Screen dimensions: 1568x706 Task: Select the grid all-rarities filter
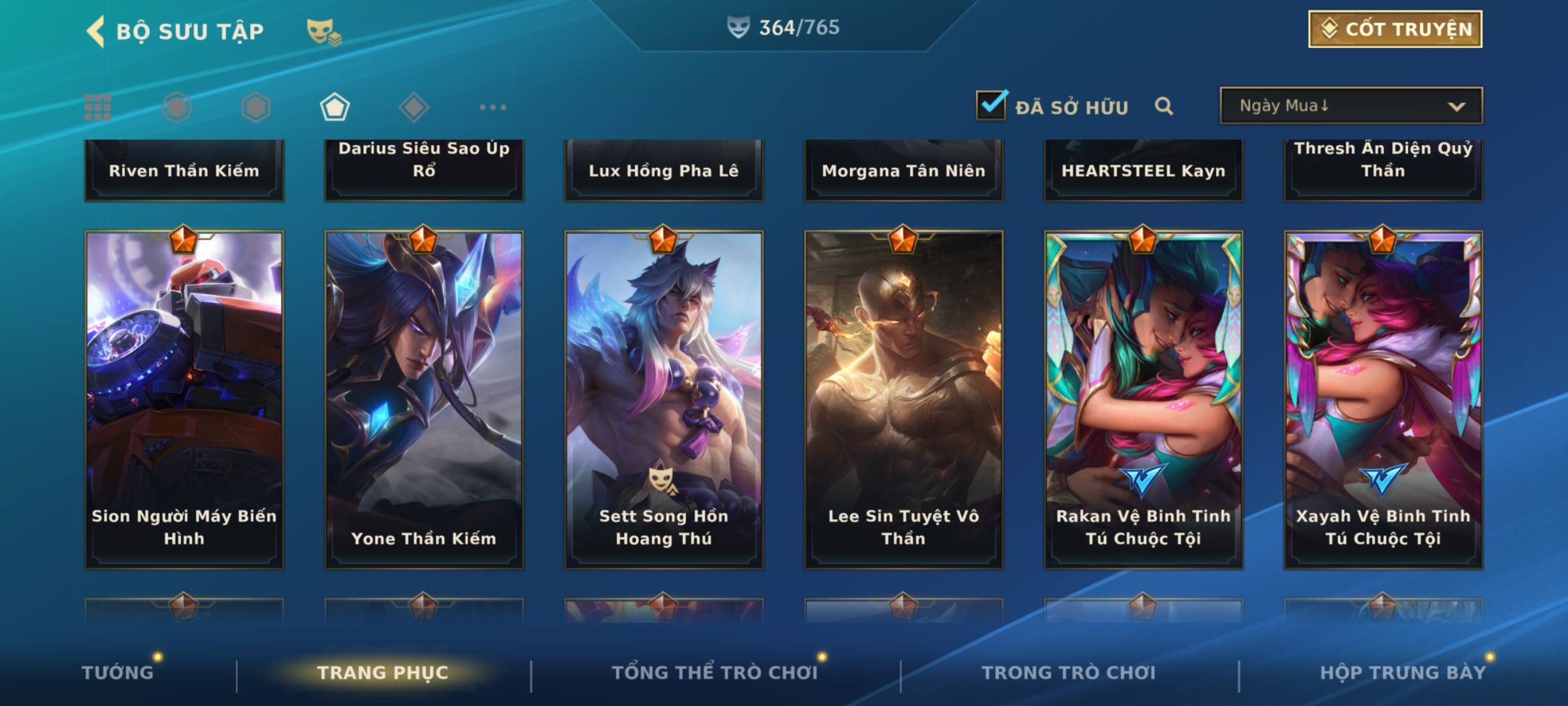pyautogui.click(x=98, y=107)
